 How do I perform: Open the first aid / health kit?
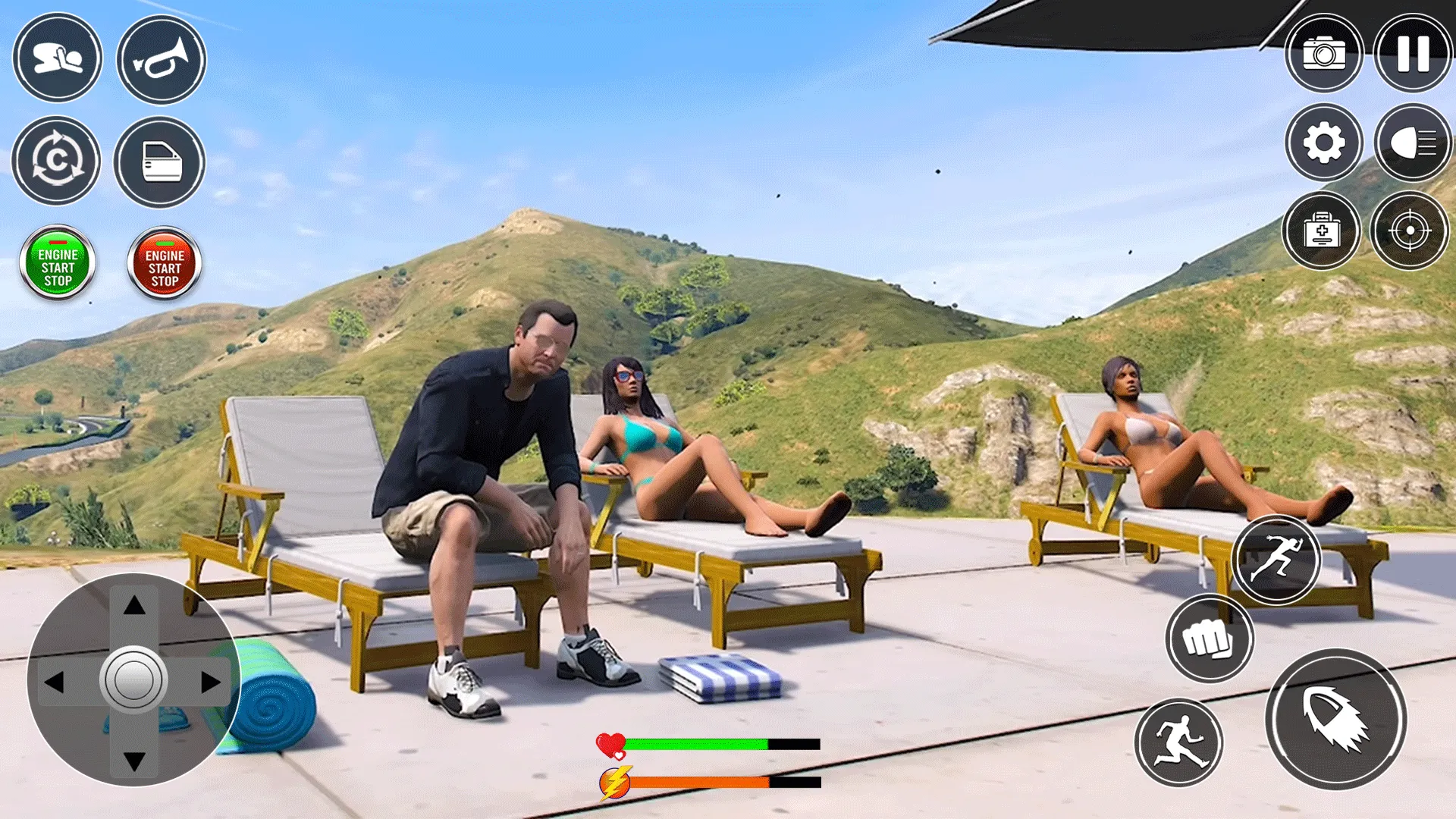point(1323,231)
